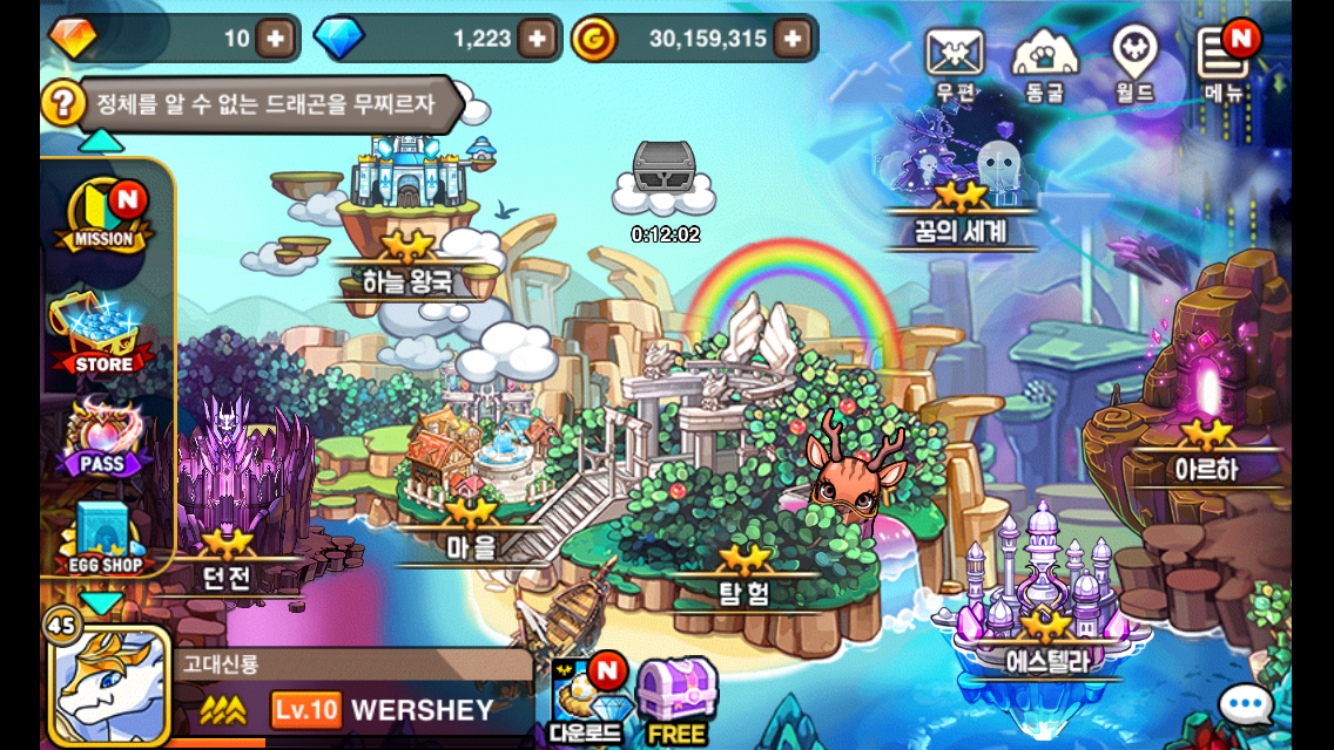The image size is (1334, 750).
Task: Open the 메뉴 menu
Action: coord(1223,59)
